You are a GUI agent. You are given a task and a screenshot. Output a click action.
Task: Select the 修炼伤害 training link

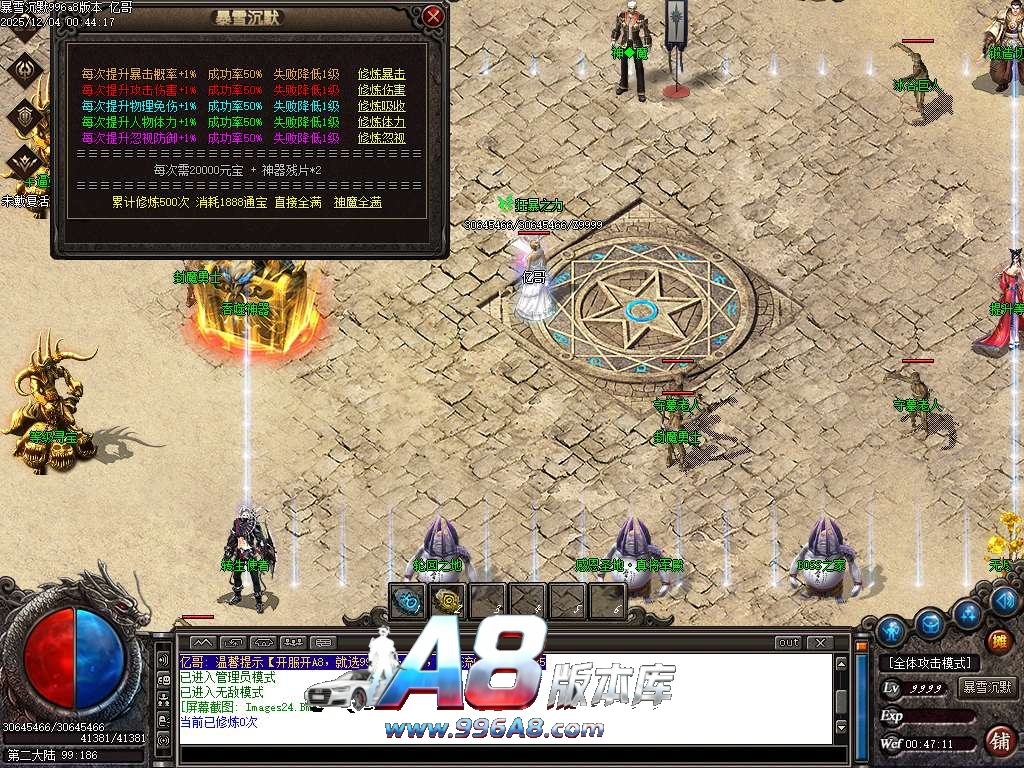click(x=382, y=90)
